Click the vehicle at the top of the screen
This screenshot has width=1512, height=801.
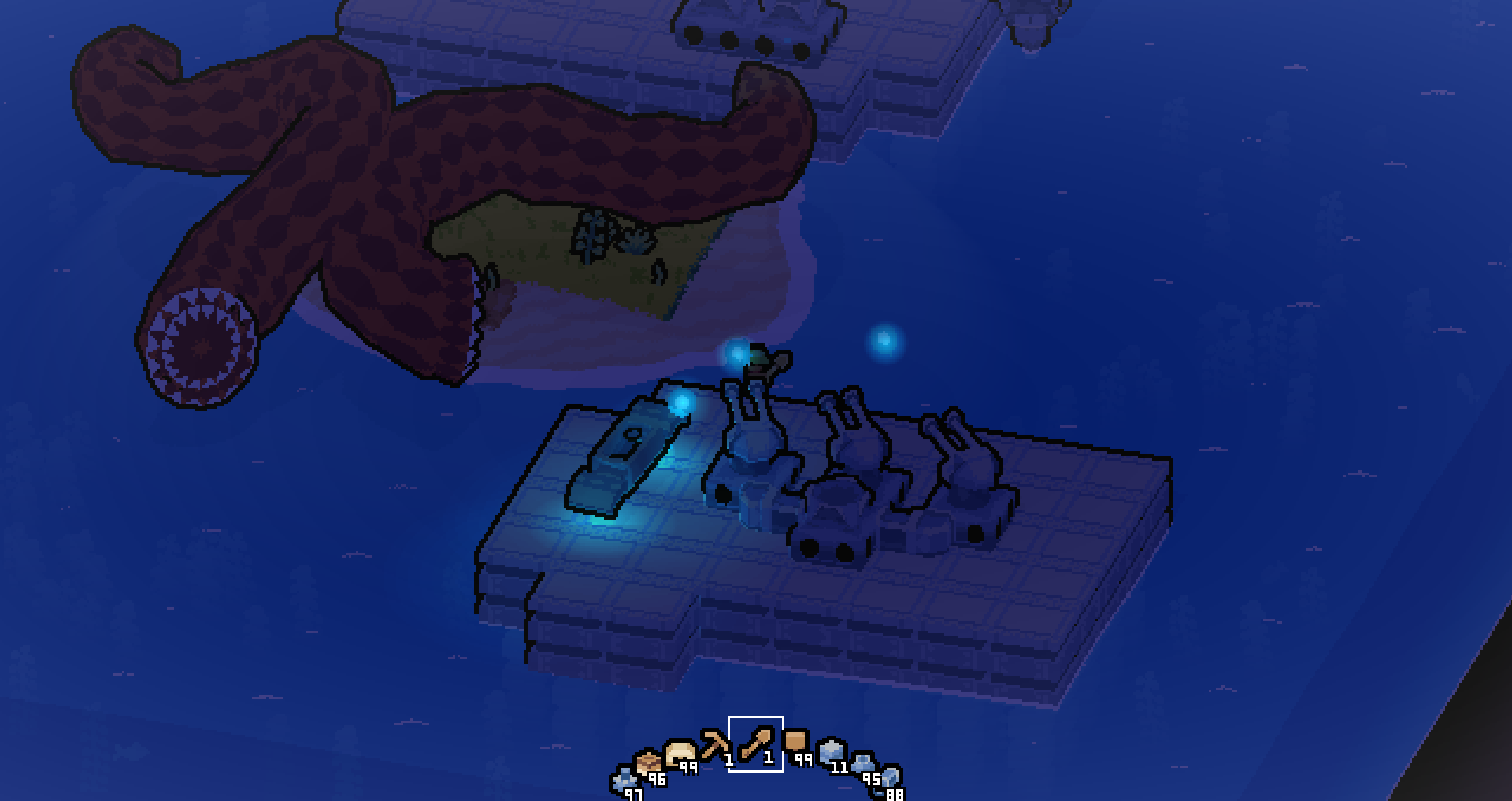pyautogui.click(x=752, y=28)
